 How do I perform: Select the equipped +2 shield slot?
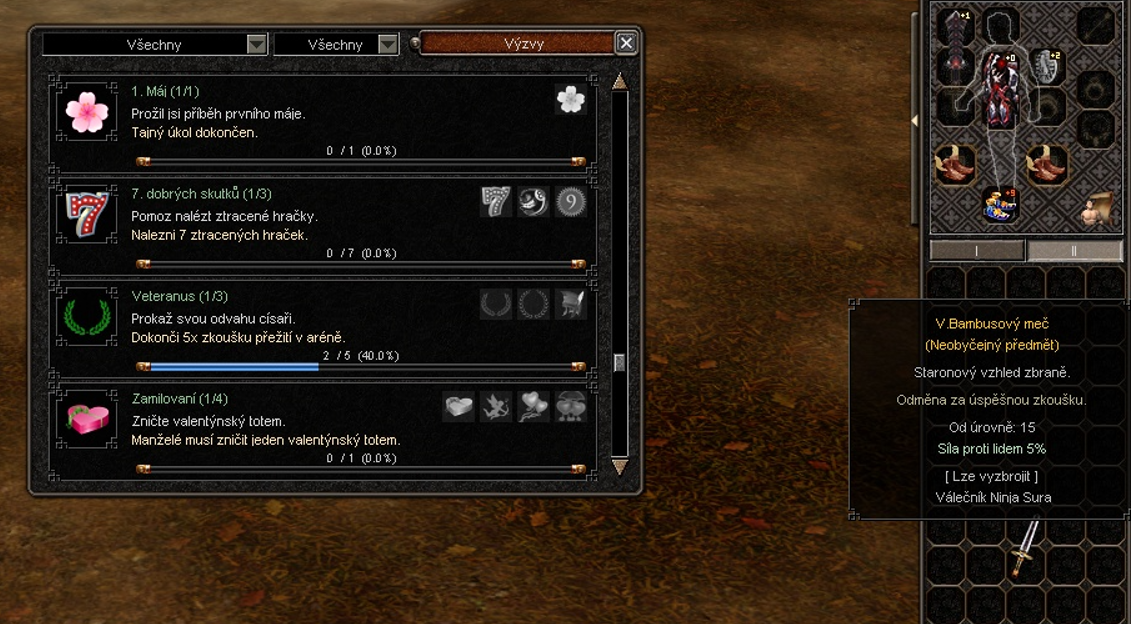coord(1045,66)
